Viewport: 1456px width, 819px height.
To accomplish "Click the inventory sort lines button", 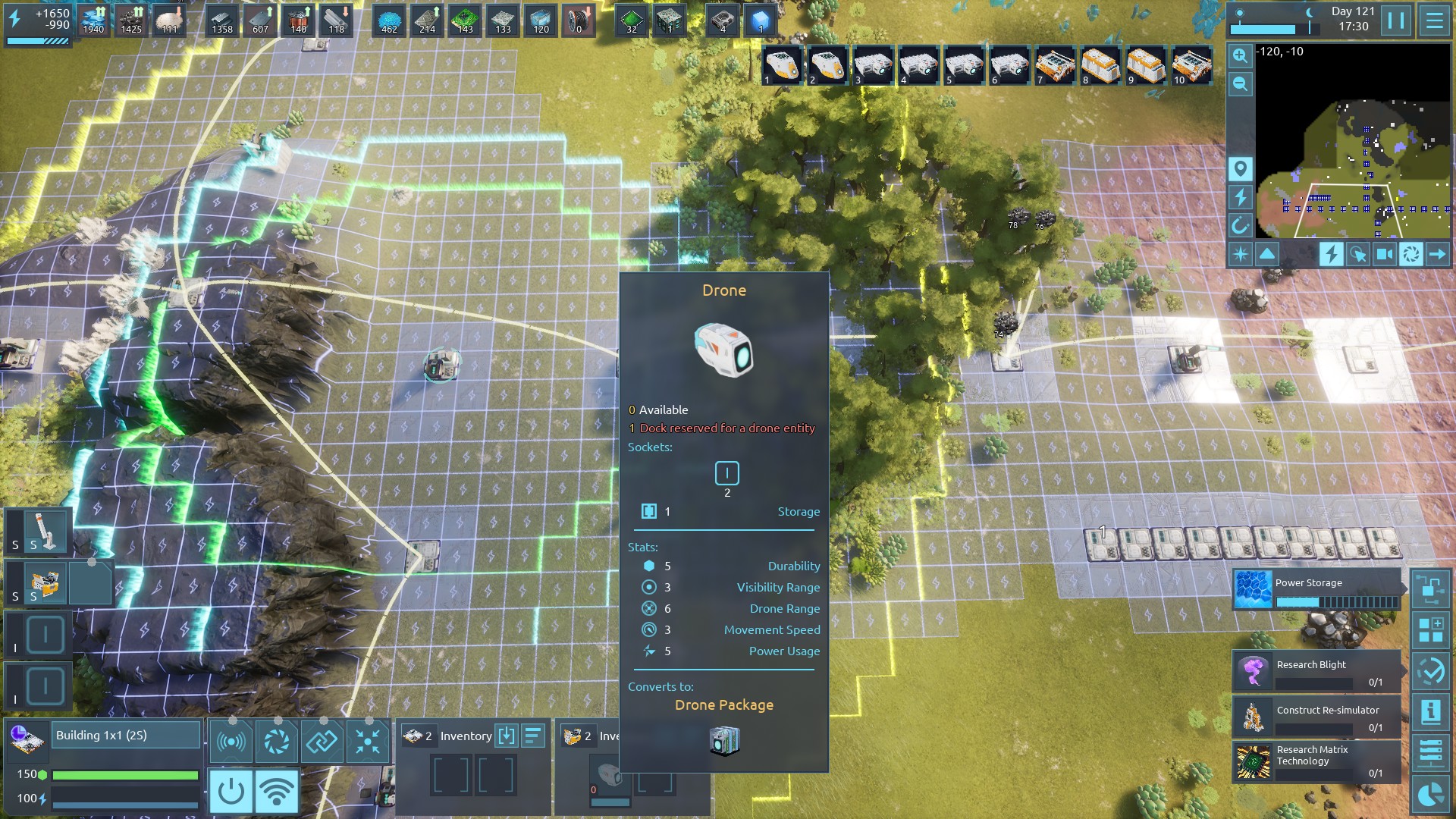I will tap(533, 735).
